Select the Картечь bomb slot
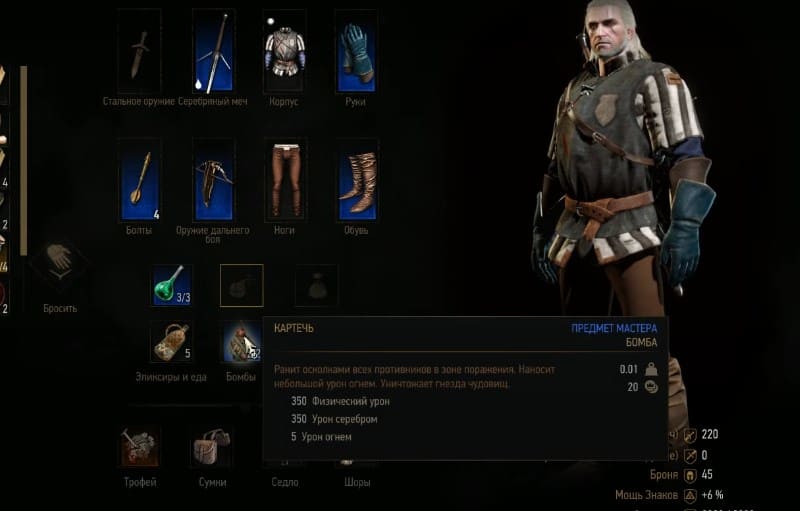Viewport: 800px width, 511px height. [241, 342]
